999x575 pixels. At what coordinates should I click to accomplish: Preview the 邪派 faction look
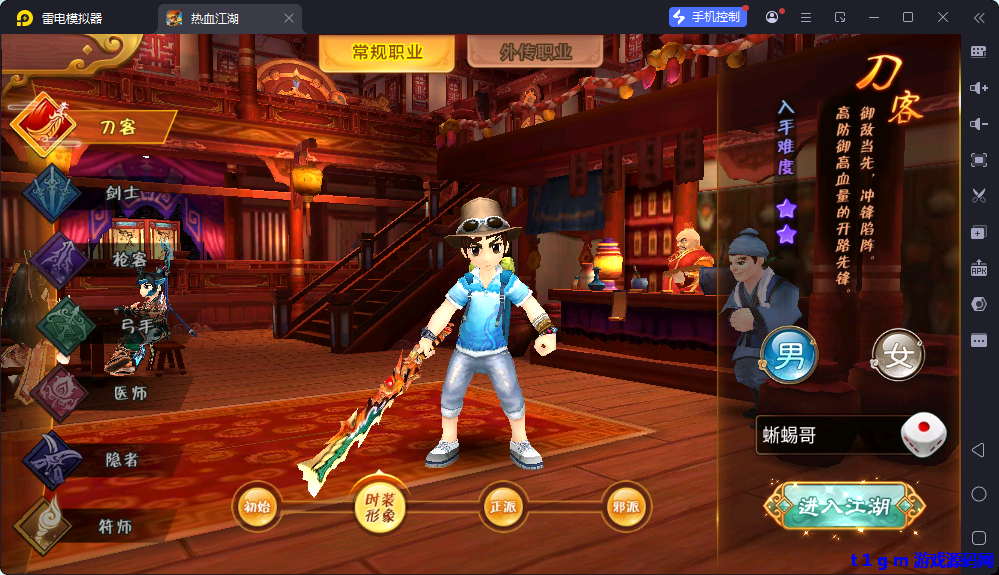pyautogui.click(x=626, y=506)
